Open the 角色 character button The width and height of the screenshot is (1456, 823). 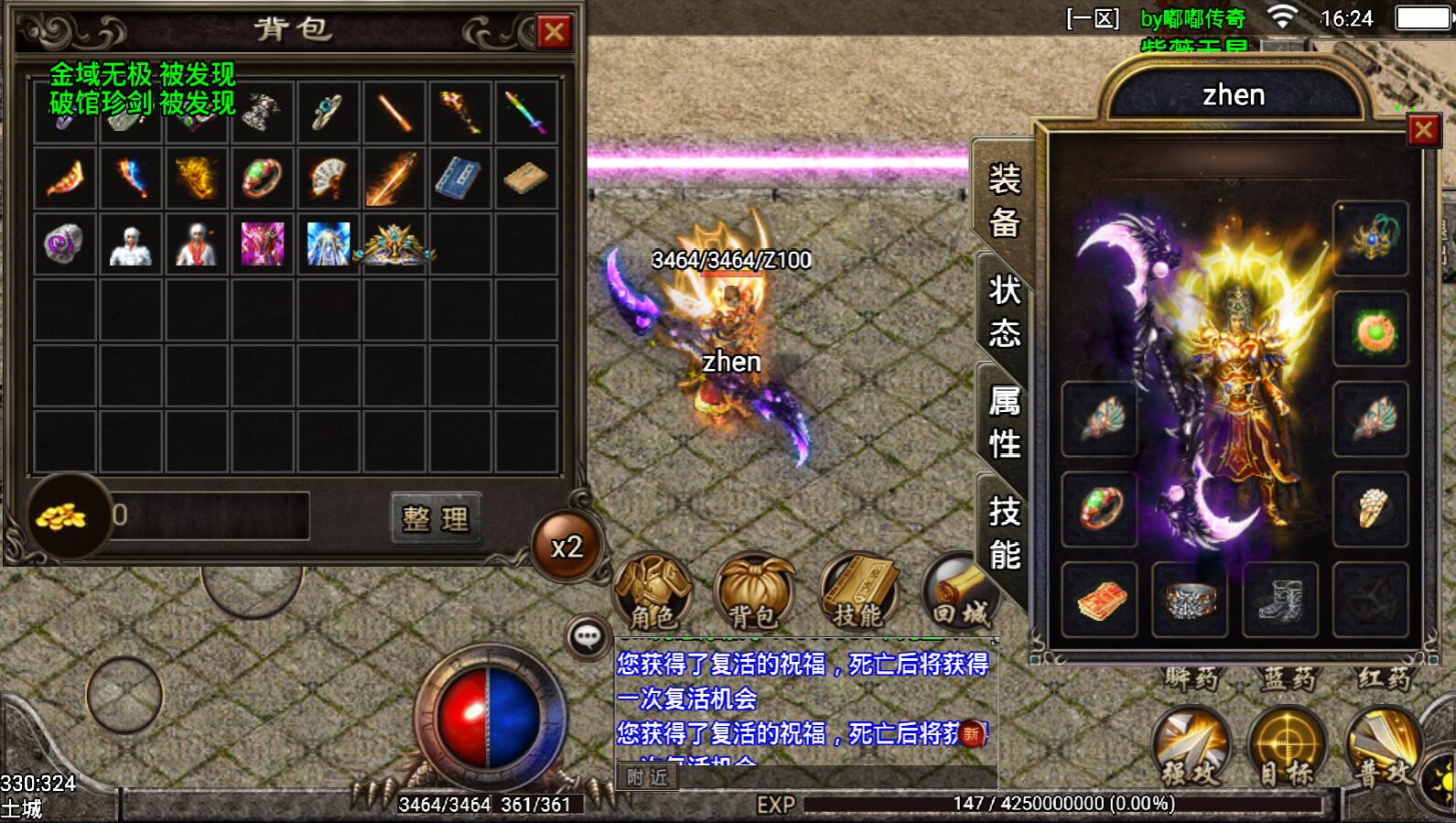[653, 592]
